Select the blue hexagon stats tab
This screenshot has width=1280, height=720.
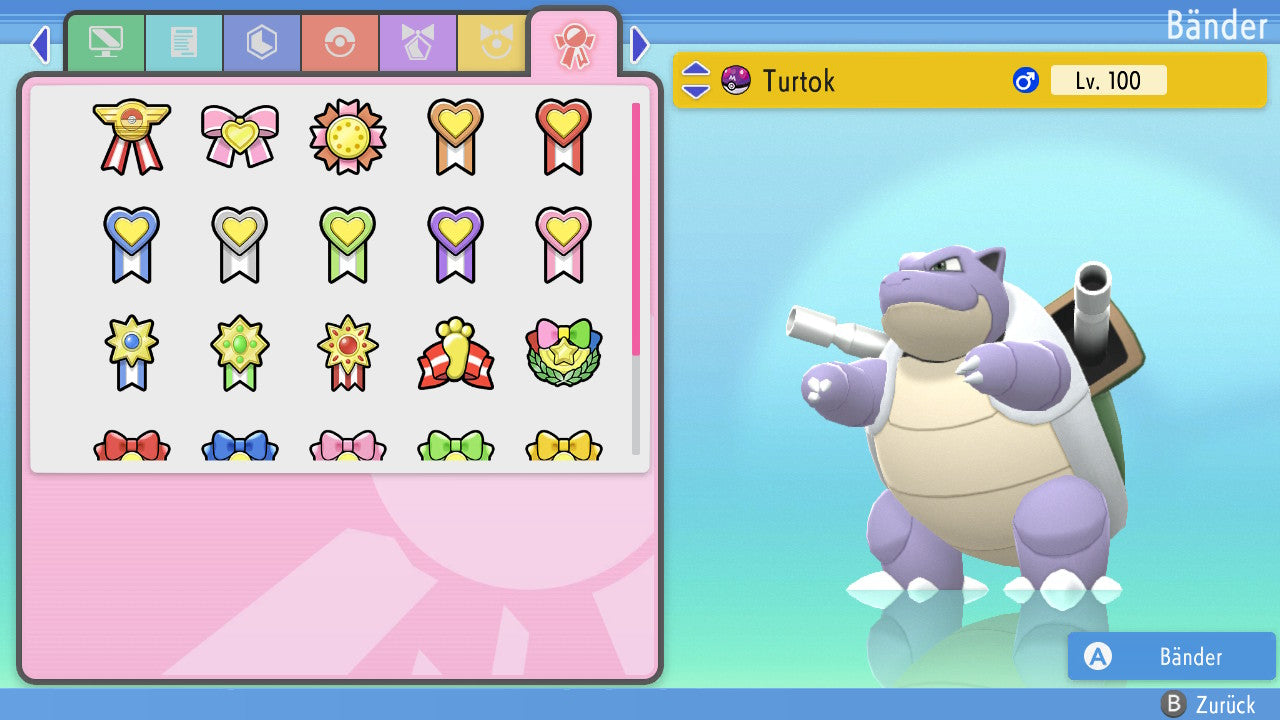[262, 43]
